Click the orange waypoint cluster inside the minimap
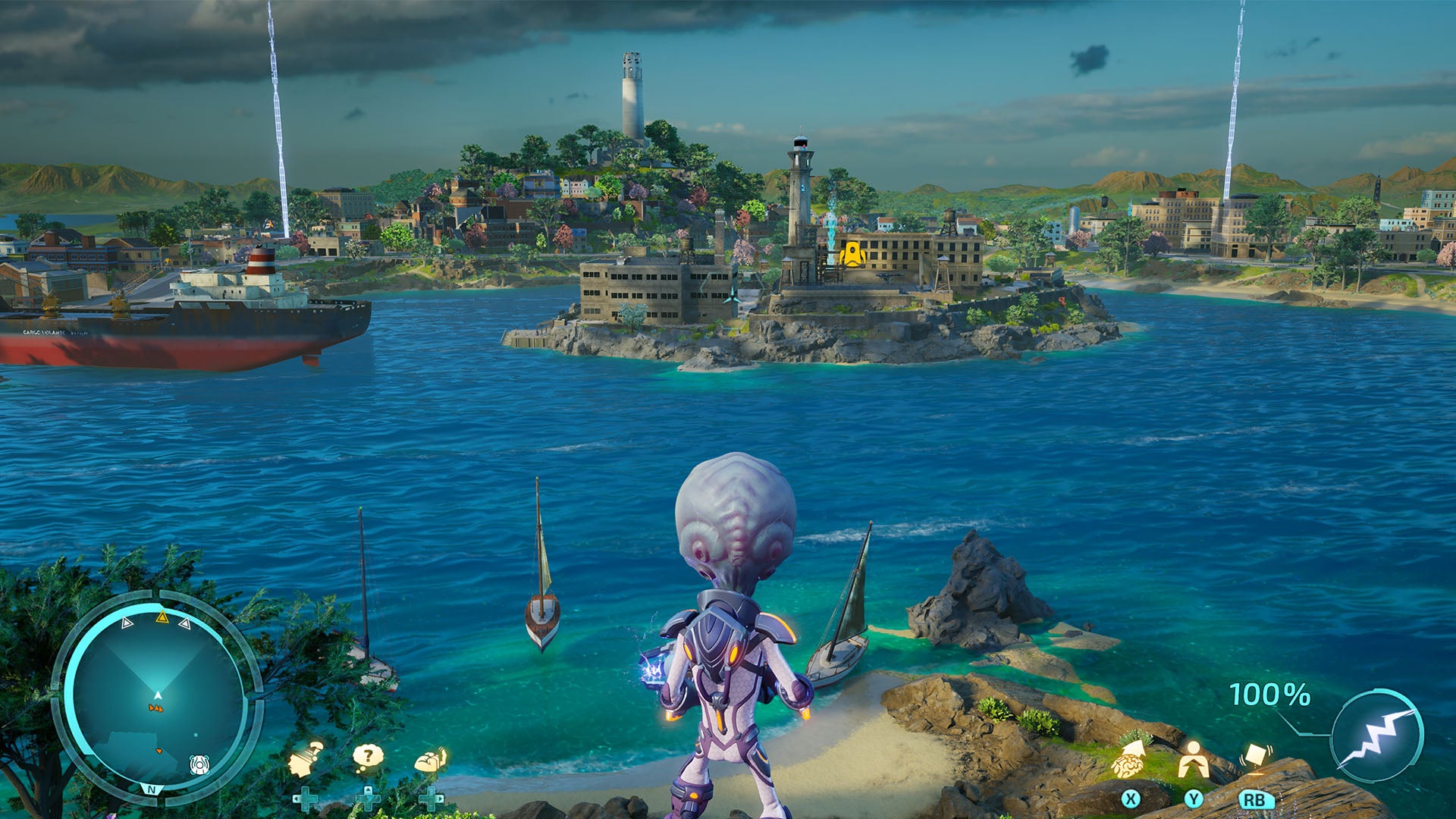This screenshot has width=1456, height=819. [x=157, y=708]
